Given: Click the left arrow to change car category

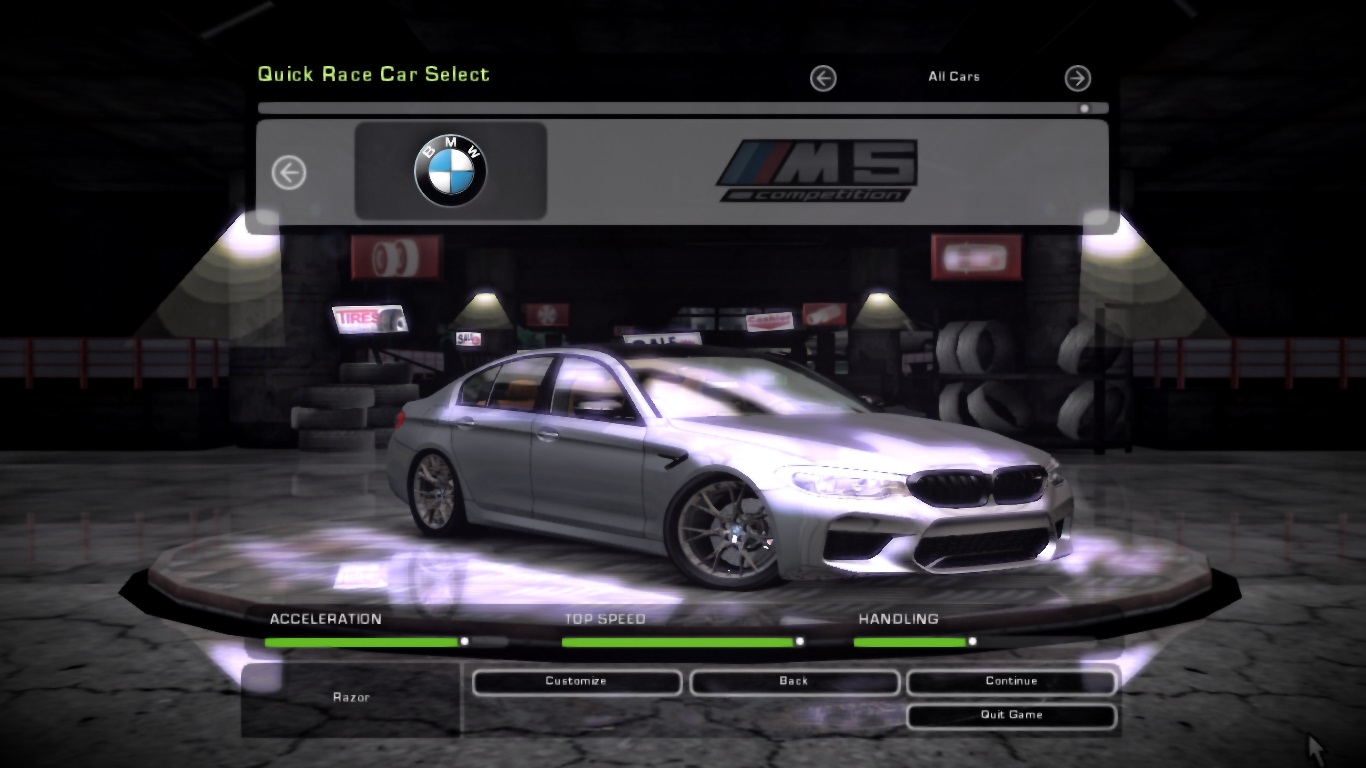Looking at the screenshot, I should pyautogui.click(x=823, y=78).
